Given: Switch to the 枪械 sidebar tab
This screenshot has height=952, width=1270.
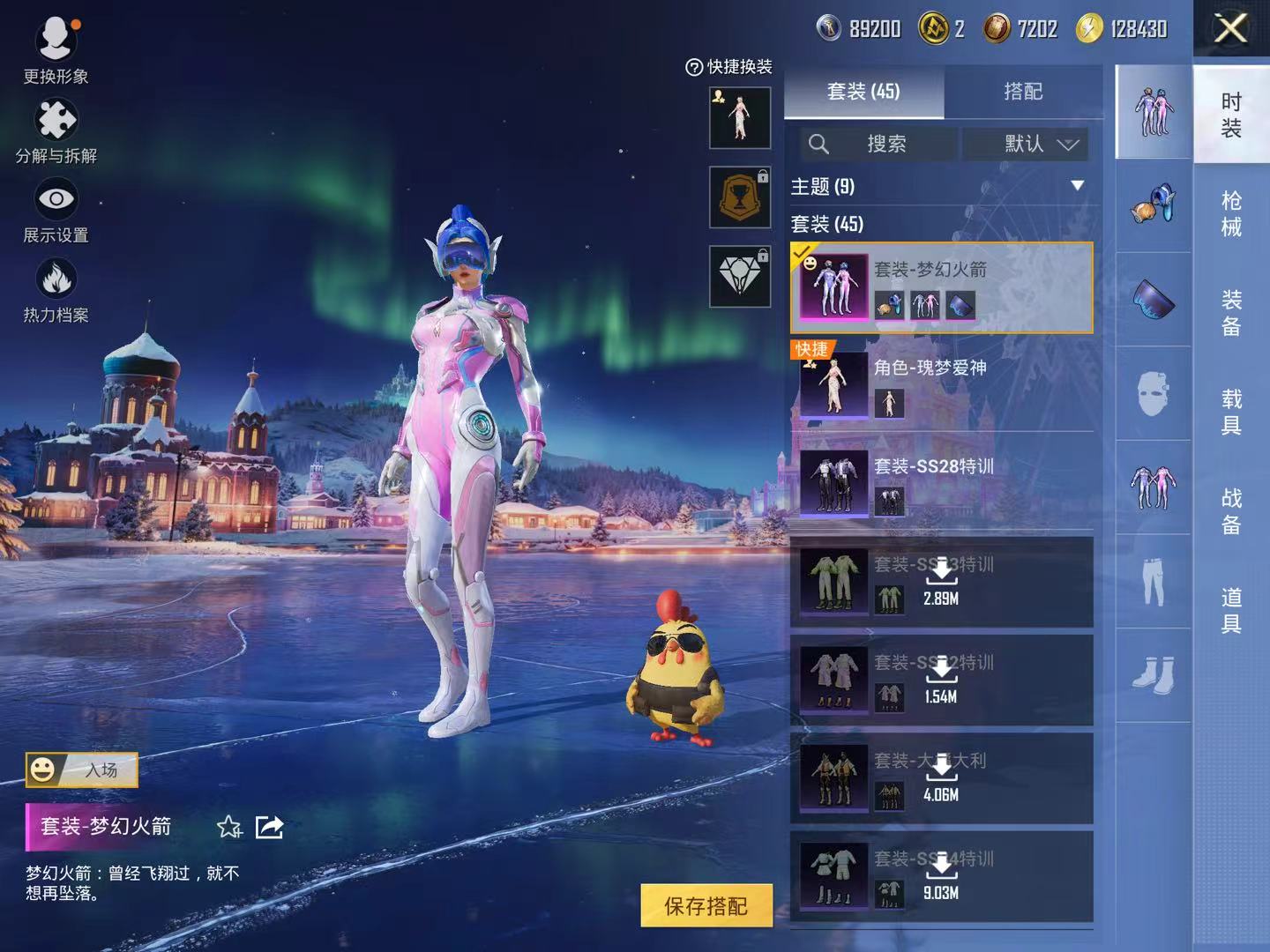Looking at the screenshot, I should click(x=1233, y=214).
